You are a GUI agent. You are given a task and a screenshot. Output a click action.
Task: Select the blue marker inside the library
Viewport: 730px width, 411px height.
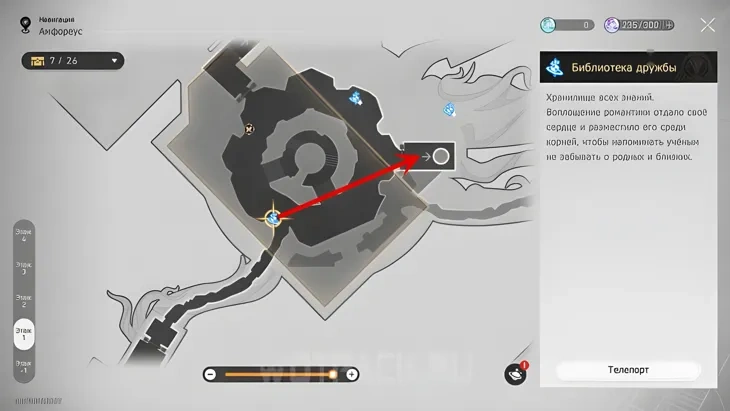pos(355,97)
